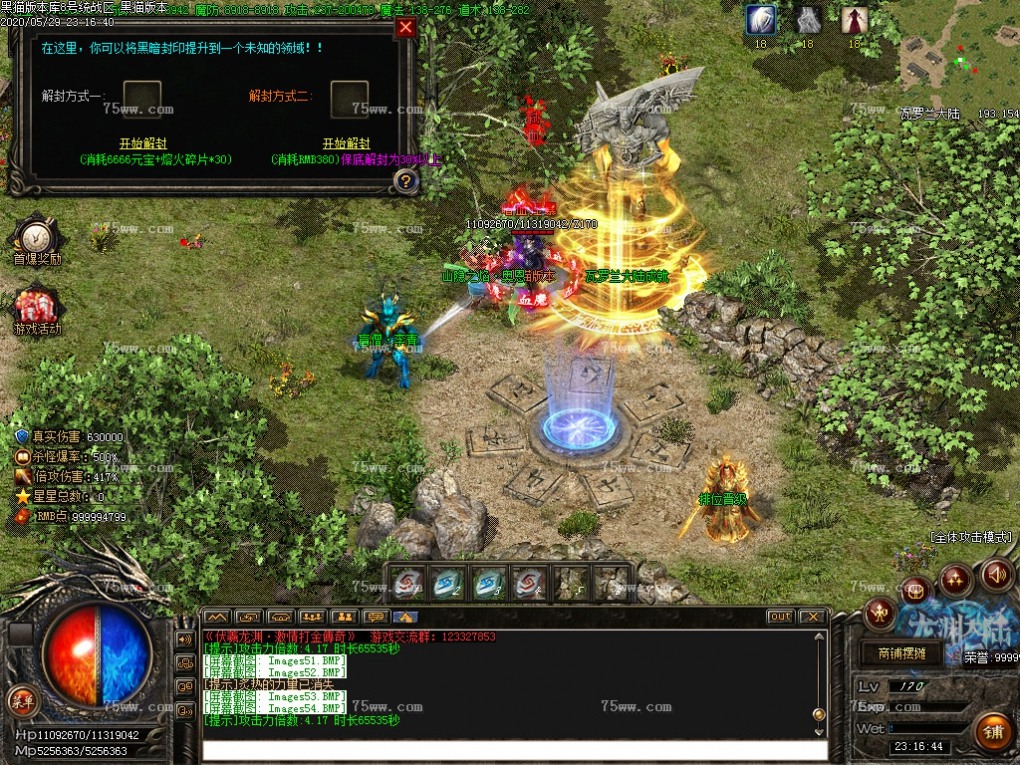Click the small speaker button beside the chat log
The height and width of the screenshot is (765, 1020).
[185, 639]
